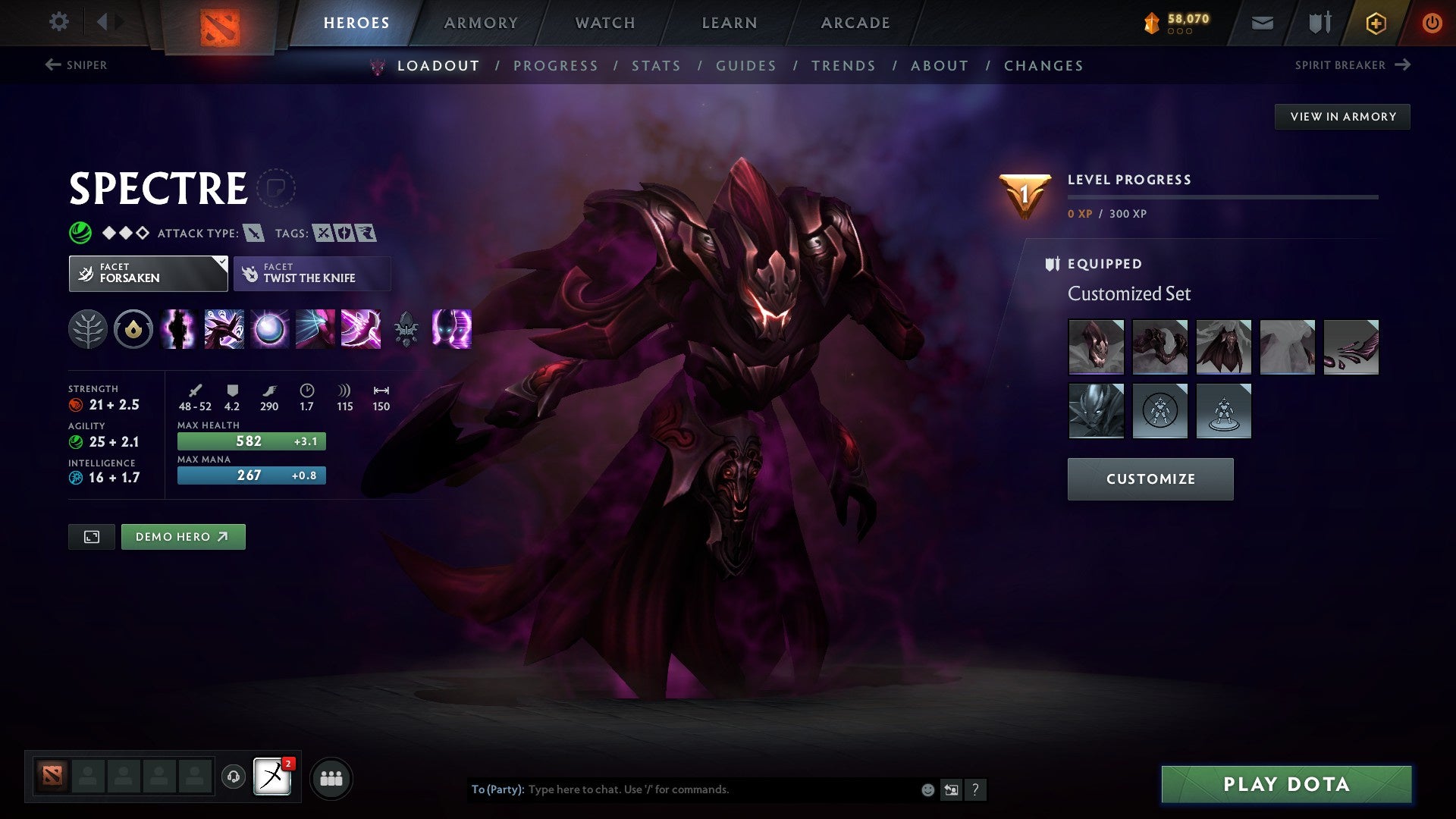View the Forsaken facet circular icon

pyautogui.click(x=133, y=328)
